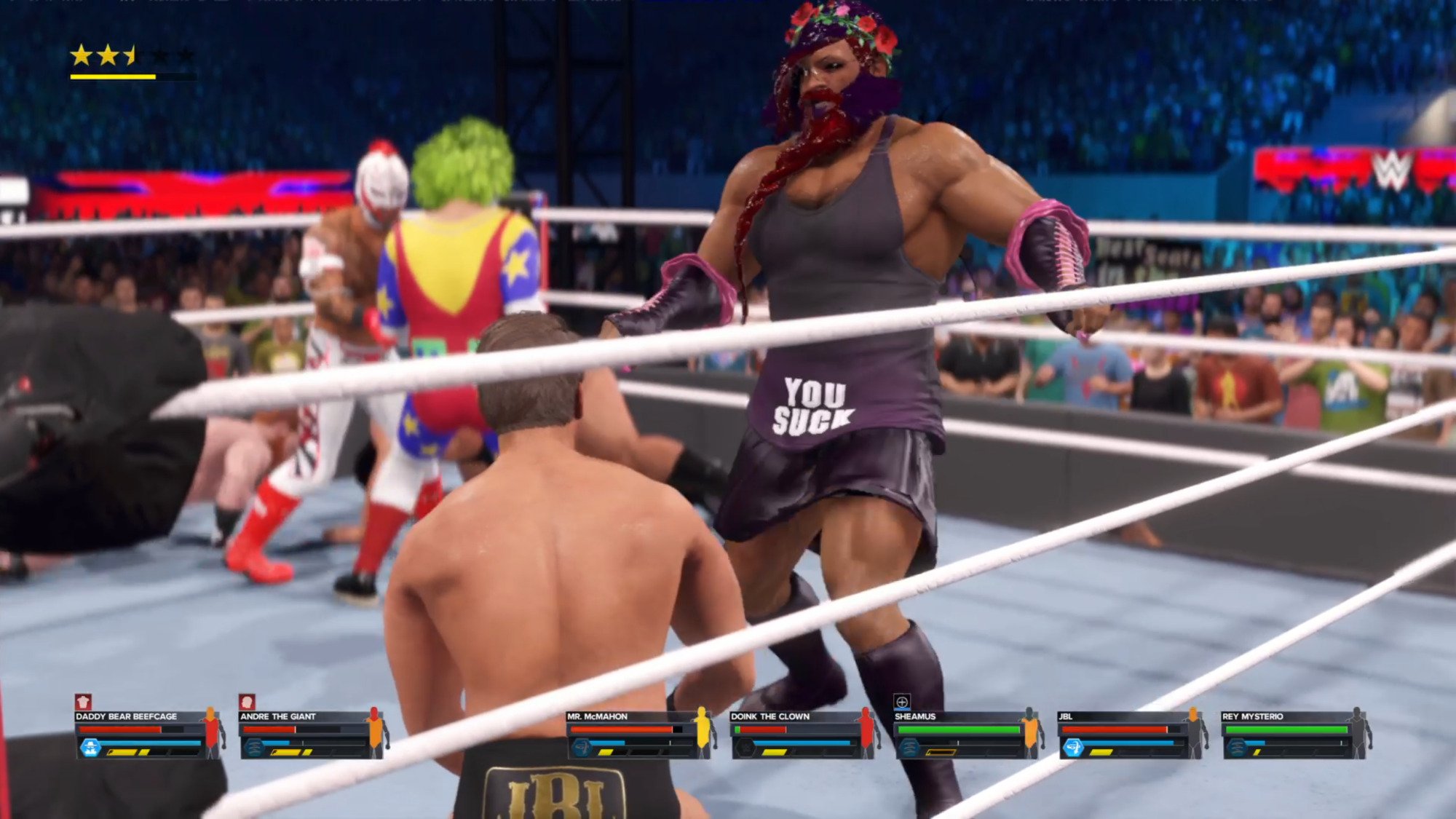The height and width of the screenshot is (819, 1456).
Task: Select Daddy Bear Beefcage's name plate
Action: point(127,716)
